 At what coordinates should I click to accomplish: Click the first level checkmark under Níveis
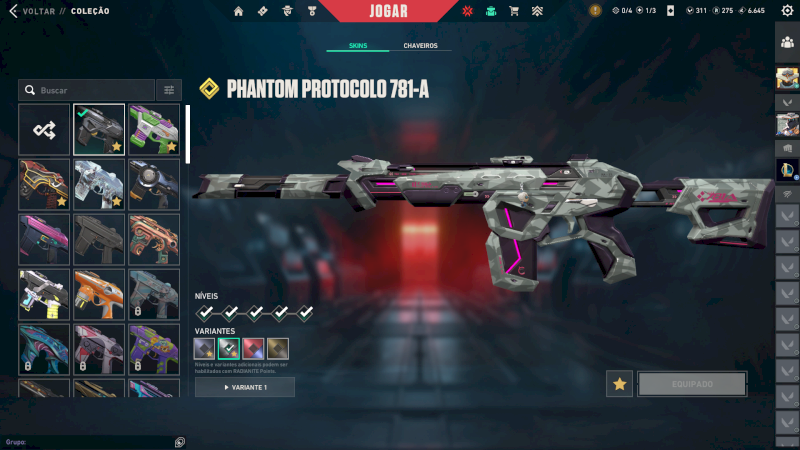click(x=205, y=313)
